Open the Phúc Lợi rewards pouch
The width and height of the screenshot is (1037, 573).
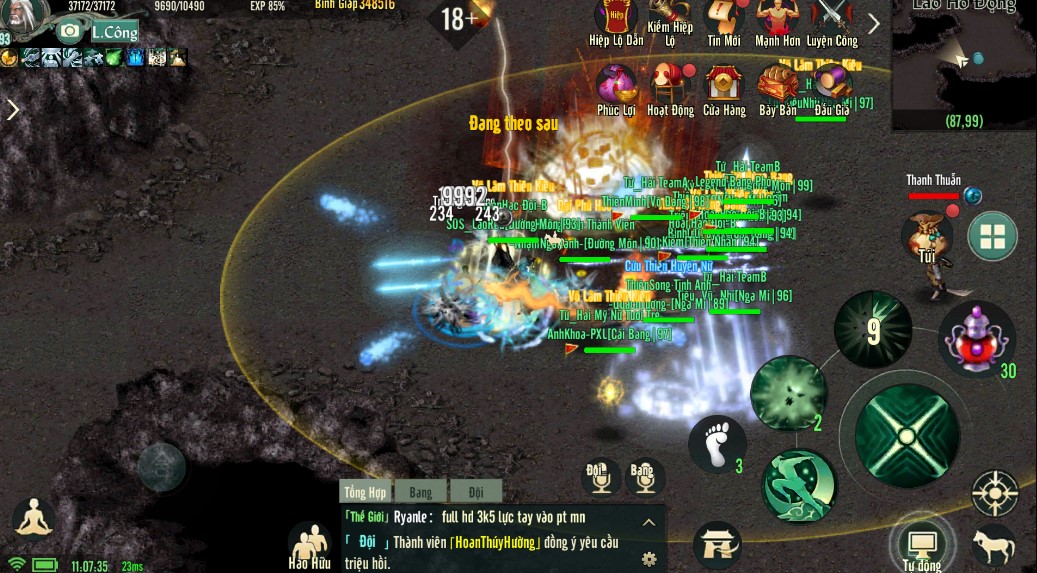(616, 84)
